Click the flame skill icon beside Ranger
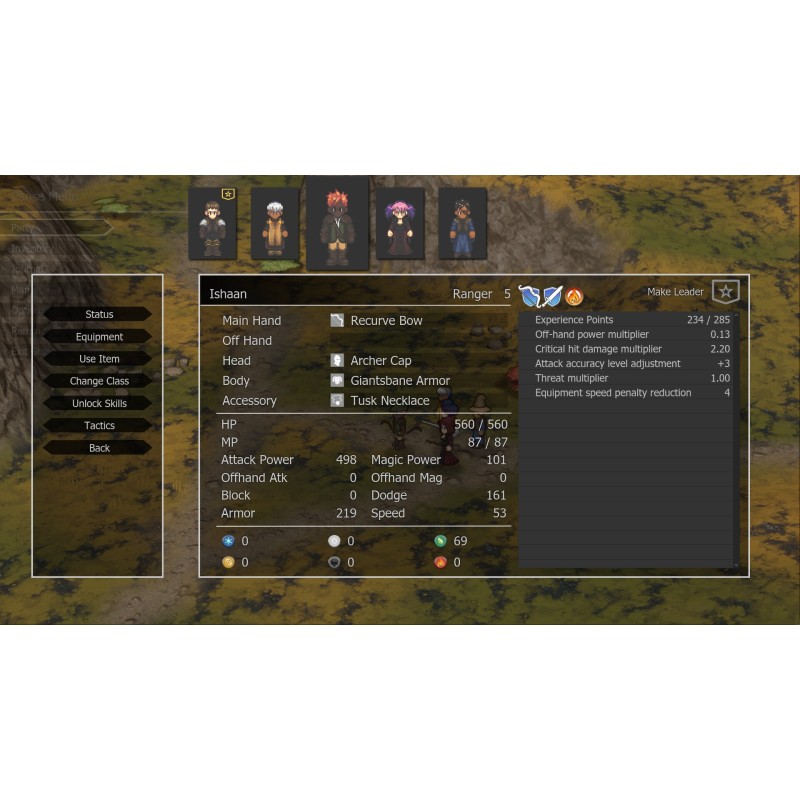 tap(574, 296)
